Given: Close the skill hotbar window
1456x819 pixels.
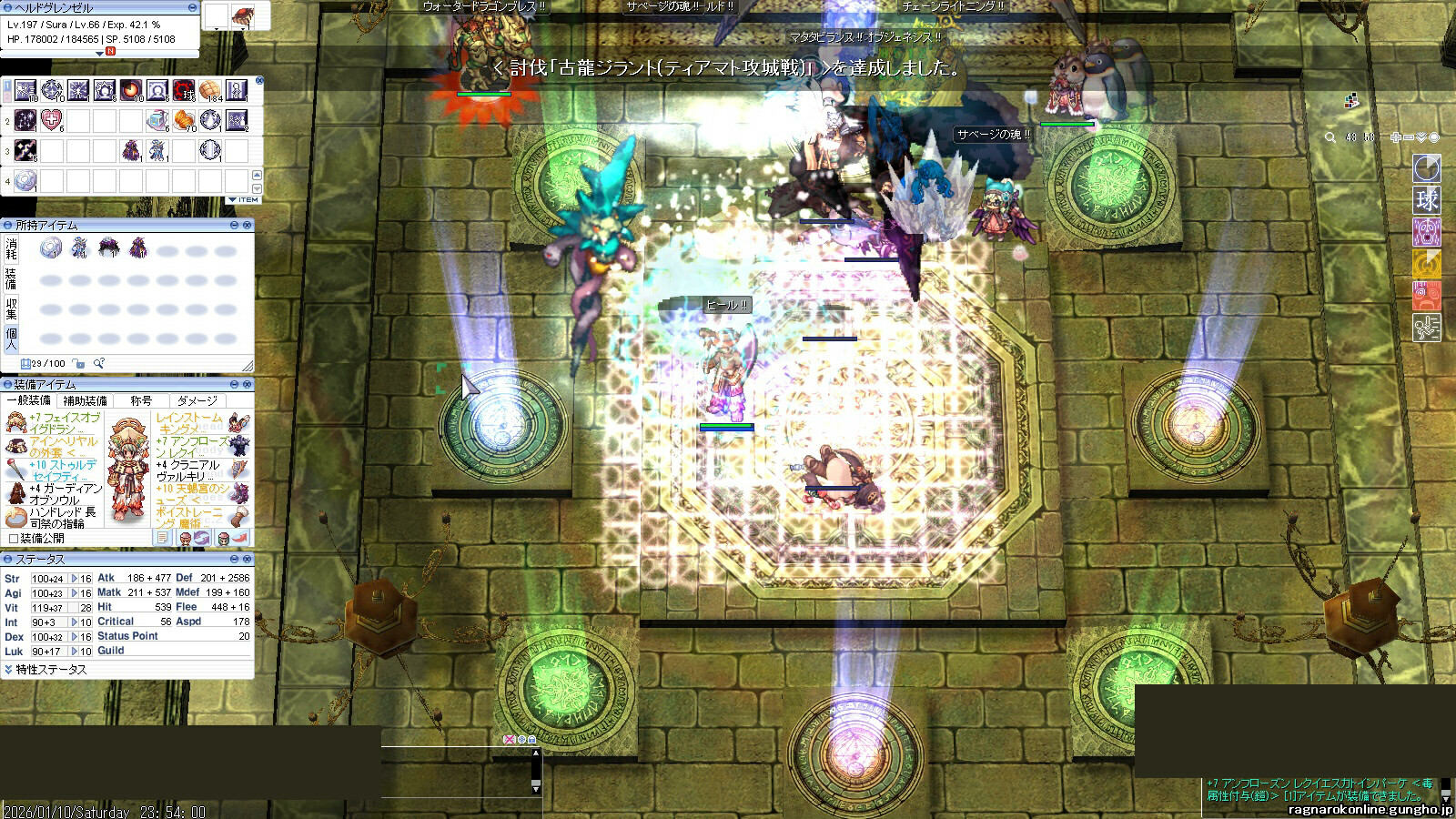Looking at the screenshot, I should pyautogui.click(x=259, y=81).
